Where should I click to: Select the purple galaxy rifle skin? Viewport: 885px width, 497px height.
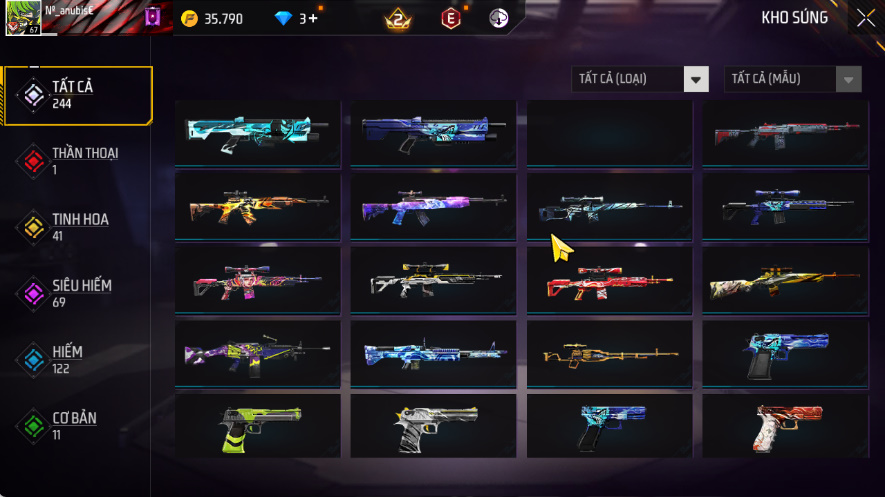(x=433, y=206)
